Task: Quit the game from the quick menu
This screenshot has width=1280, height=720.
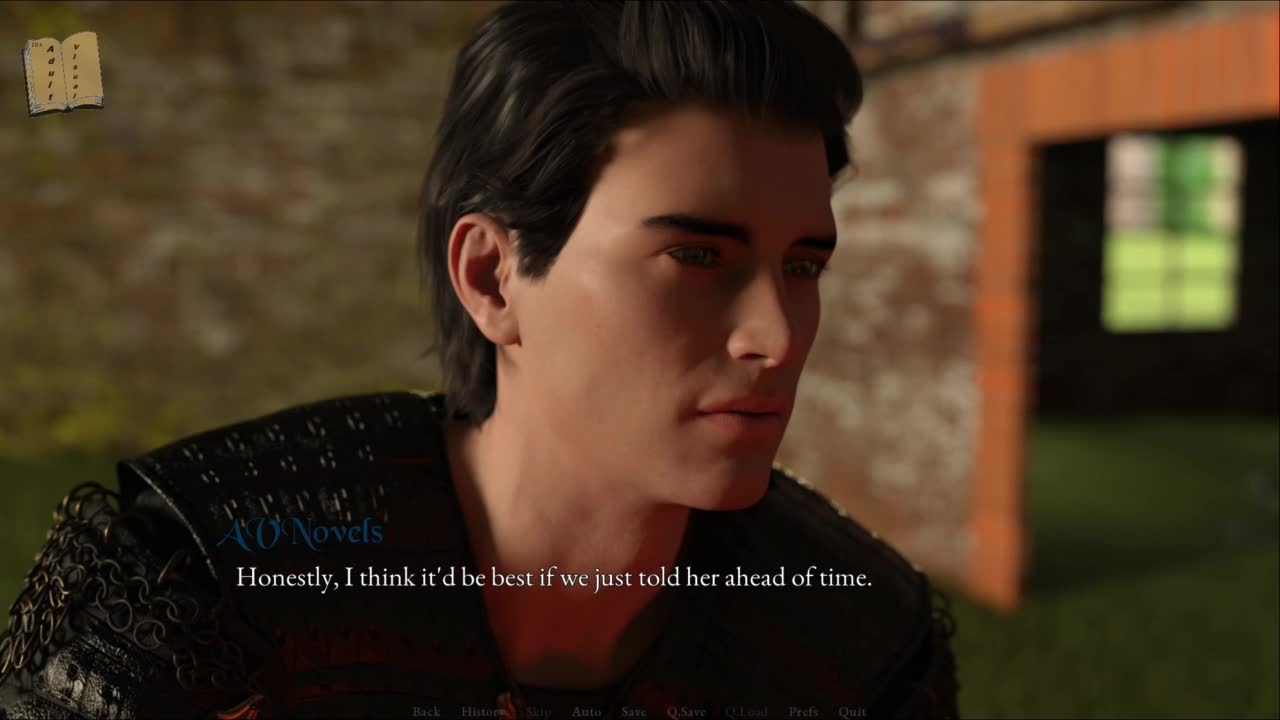Action: click(x=852, y=712)
